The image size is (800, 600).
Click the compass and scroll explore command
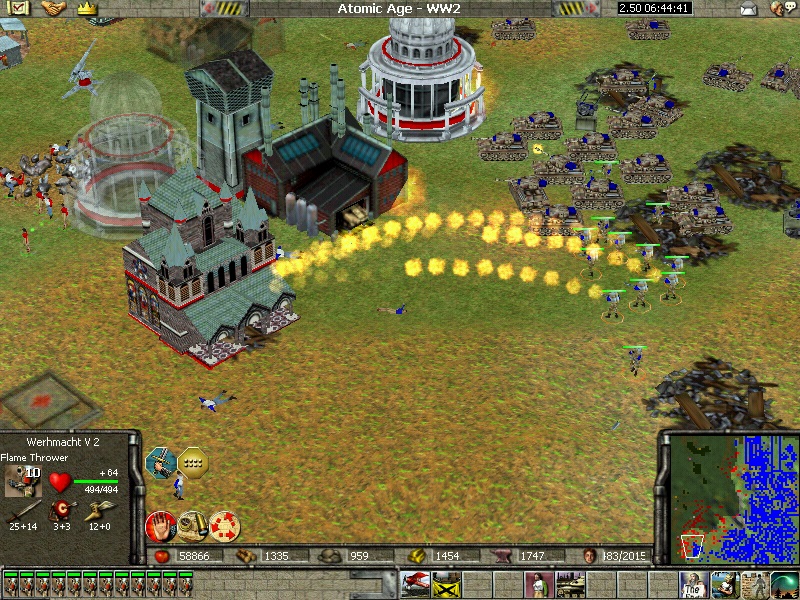point(192,524)
